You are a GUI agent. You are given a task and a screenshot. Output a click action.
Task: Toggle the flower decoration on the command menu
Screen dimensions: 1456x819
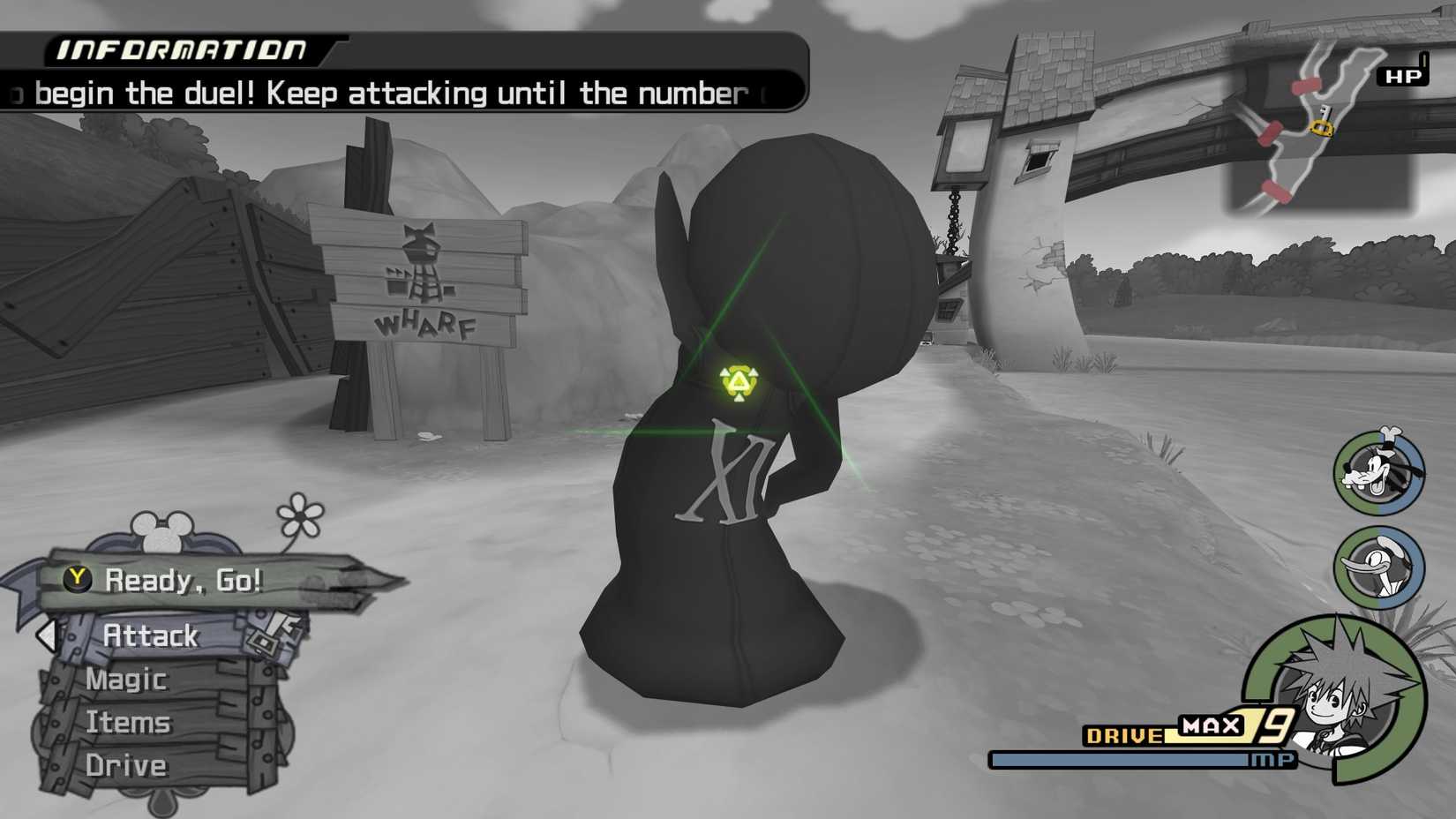tap(299, 515)
